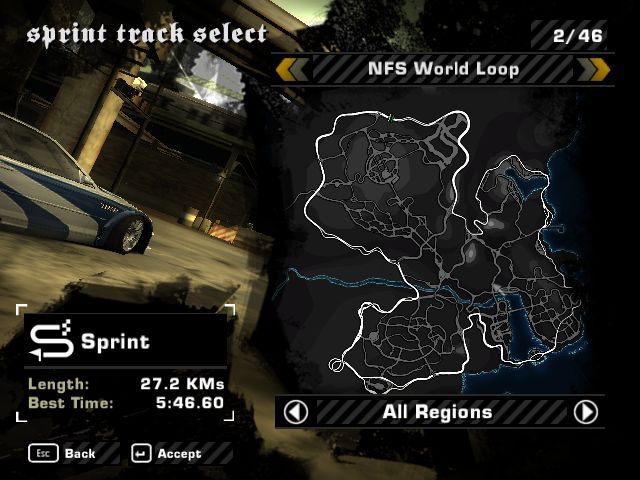Switch to the previous region filter
Screen dimensions: 640x480
pos(296,412)
